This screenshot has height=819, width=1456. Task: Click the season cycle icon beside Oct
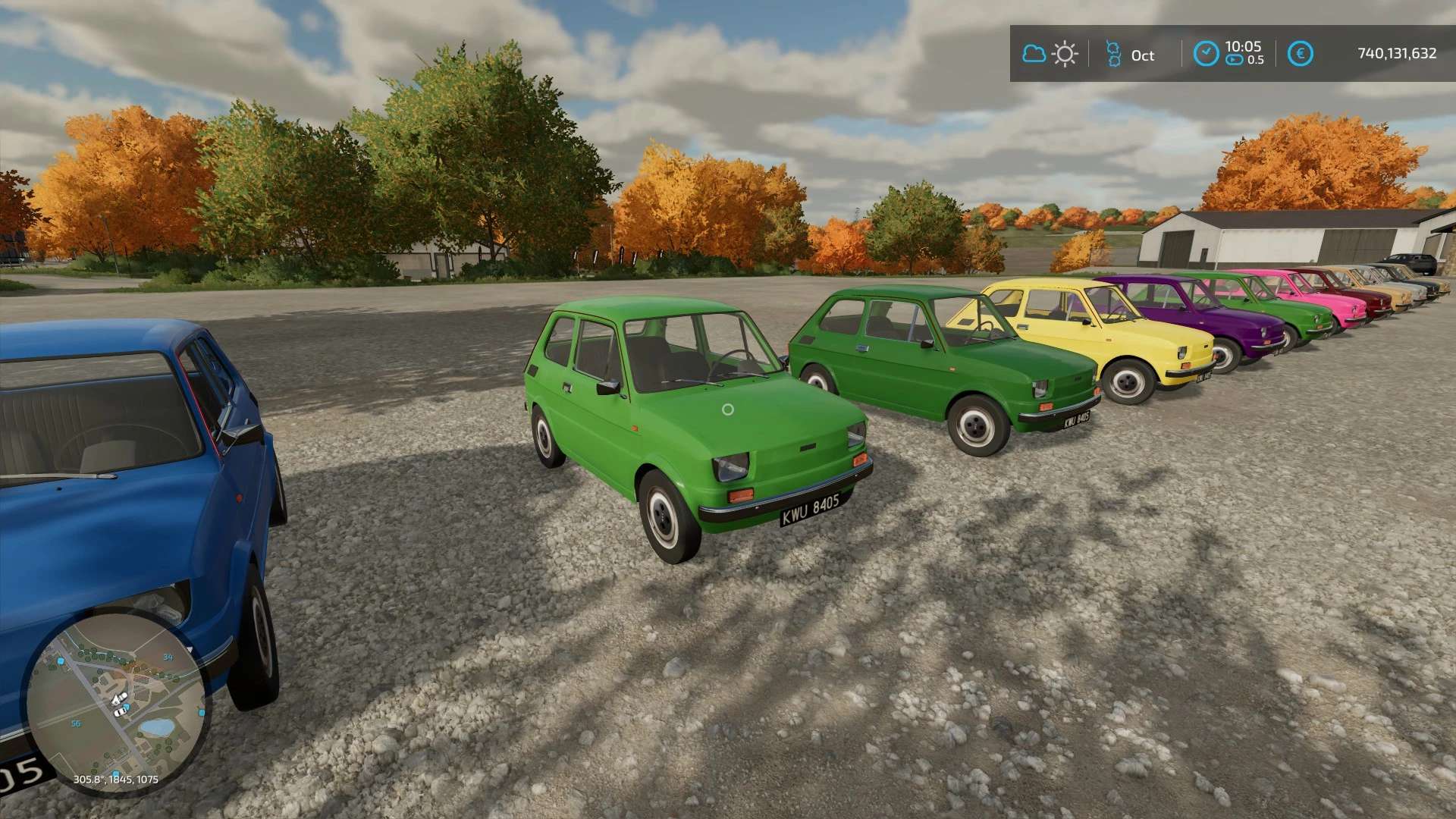tap(1112, 54)
